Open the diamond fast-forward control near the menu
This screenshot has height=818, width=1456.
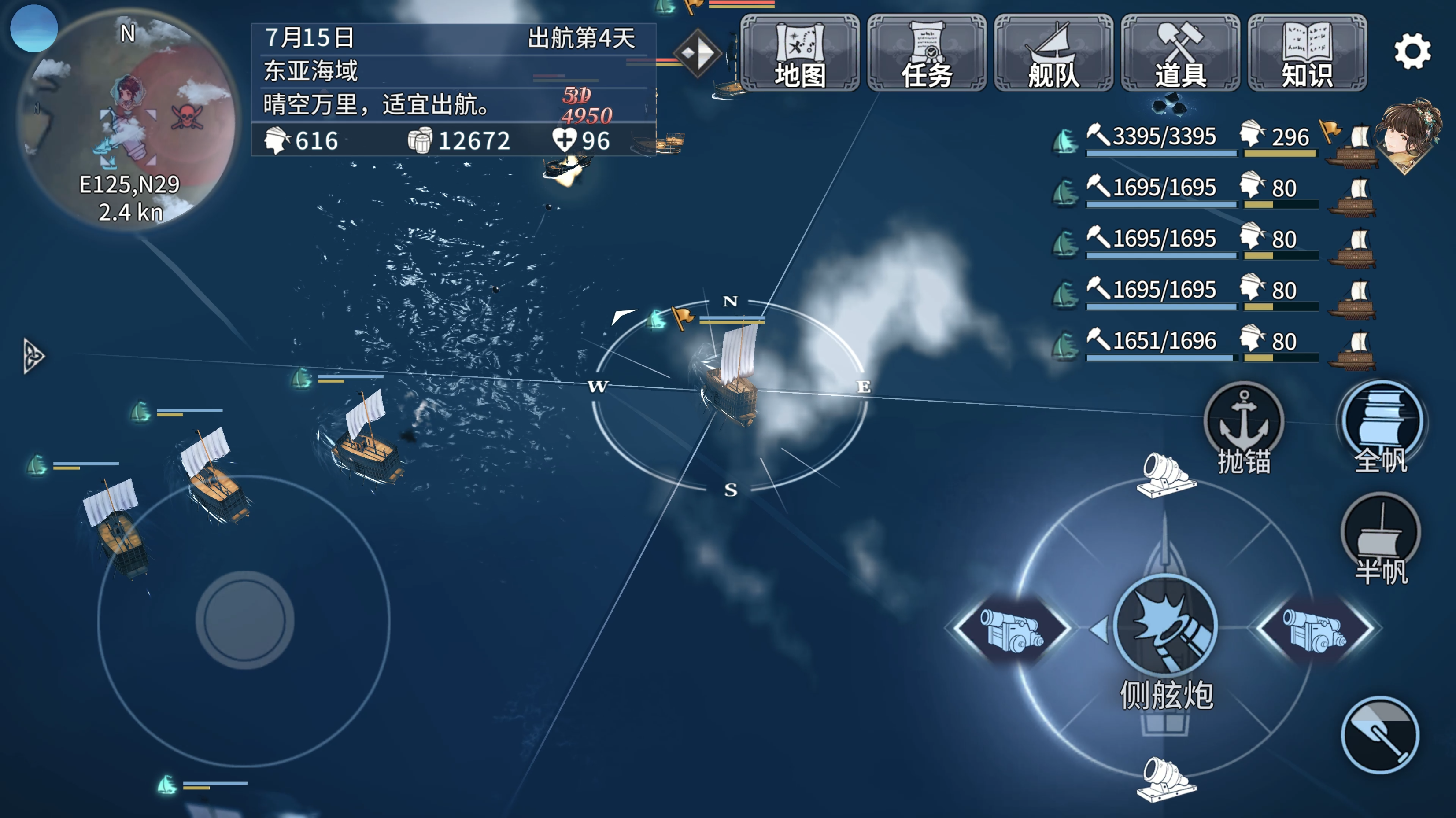point(697,54)
